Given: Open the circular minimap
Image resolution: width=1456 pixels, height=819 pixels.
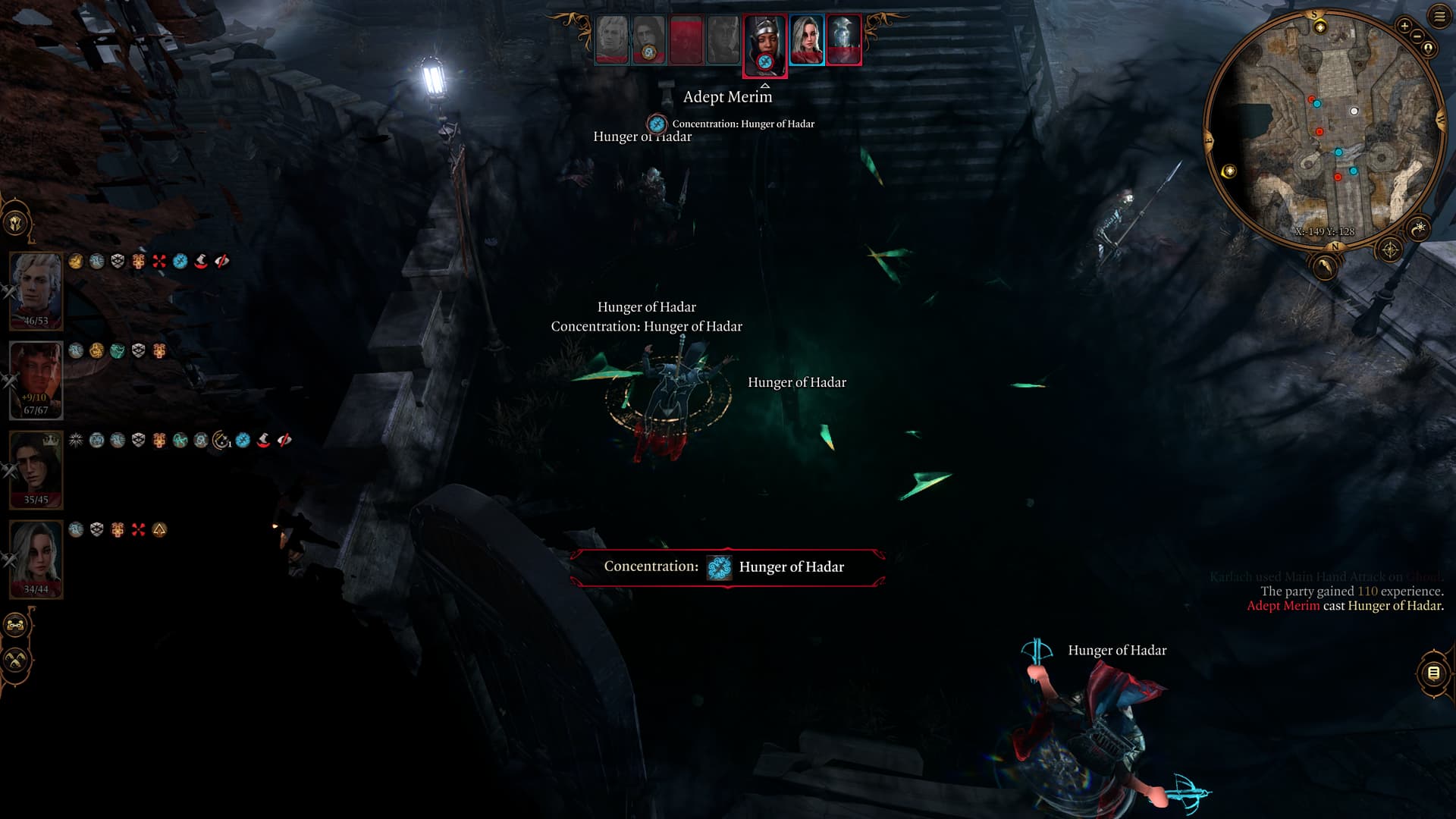Looking at the screenshot, I should 1325,129.
